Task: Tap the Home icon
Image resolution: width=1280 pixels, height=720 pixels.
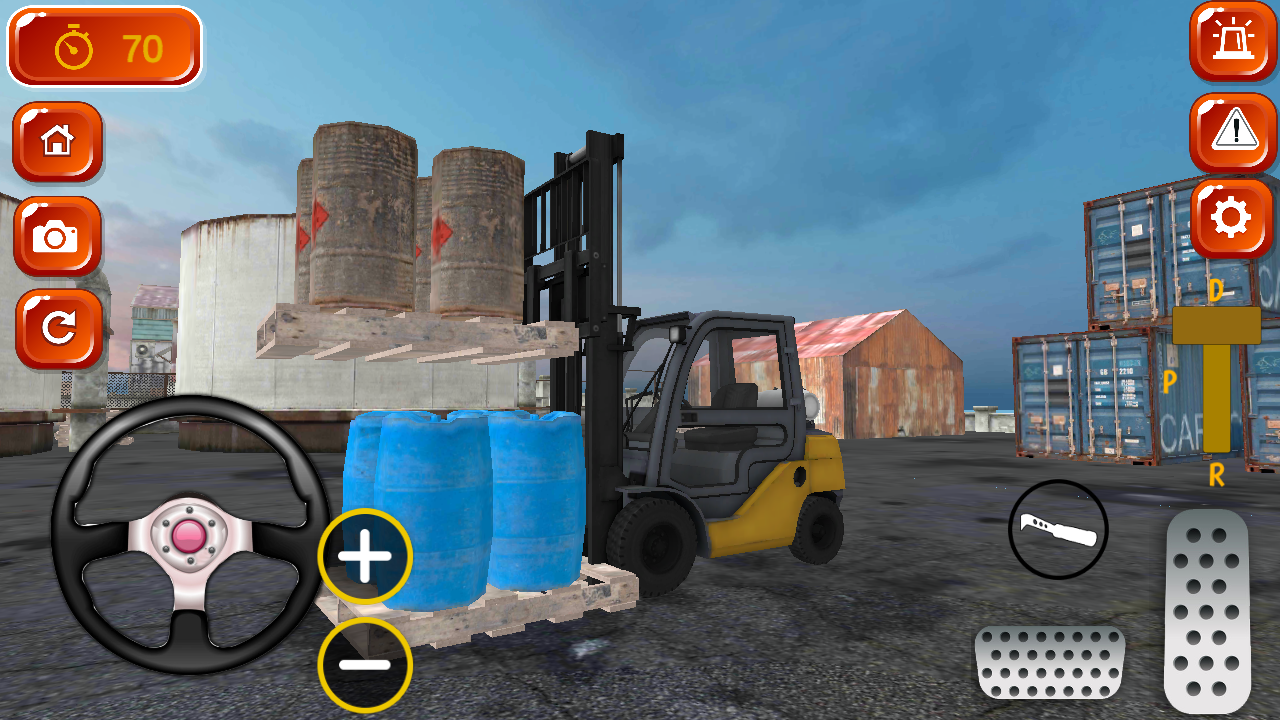Action: (x=57, y=142)
